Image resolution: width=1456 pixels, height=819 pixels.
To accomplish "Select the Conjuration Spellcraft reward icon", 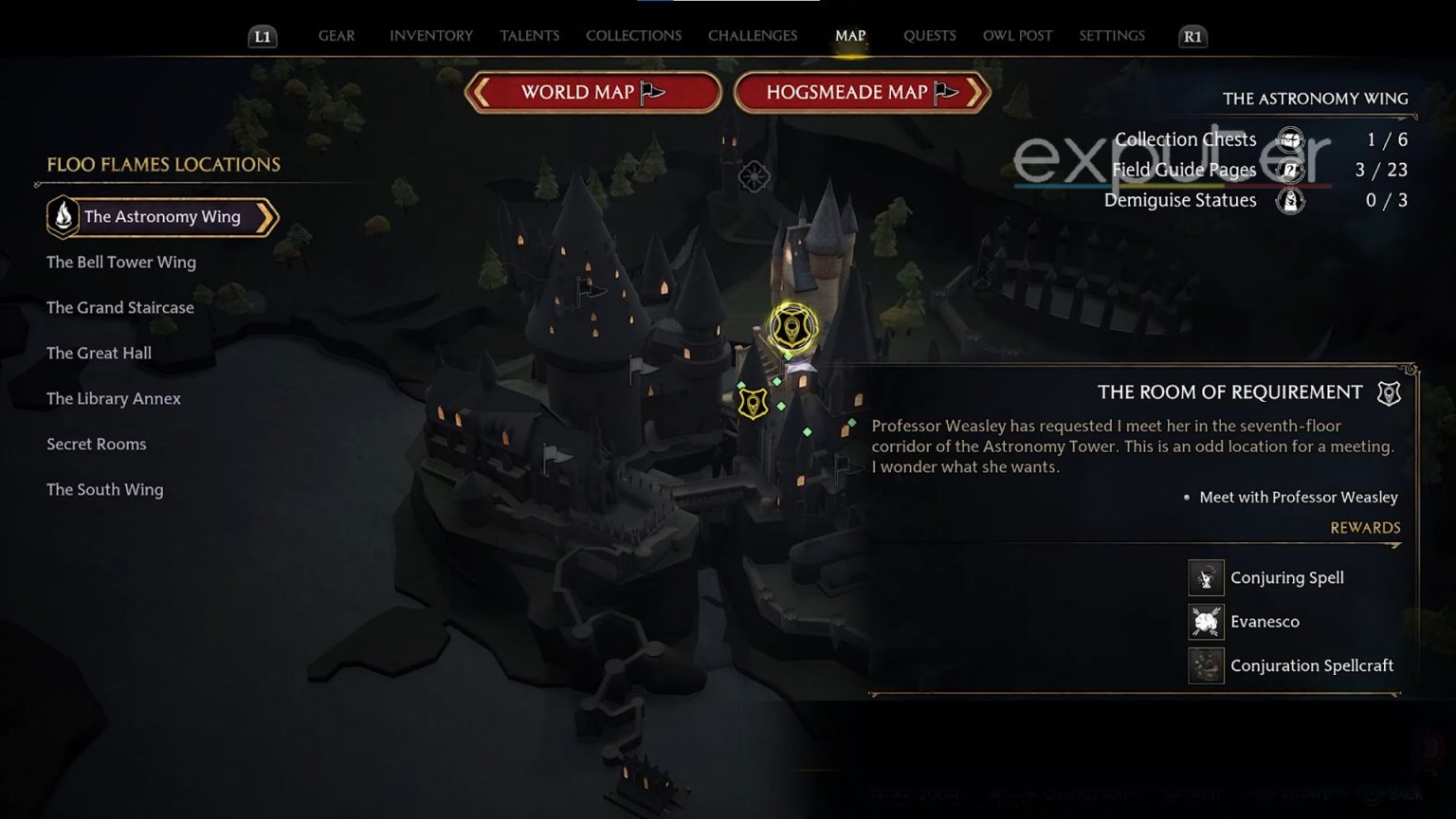I will click(x=1206, y=665).
